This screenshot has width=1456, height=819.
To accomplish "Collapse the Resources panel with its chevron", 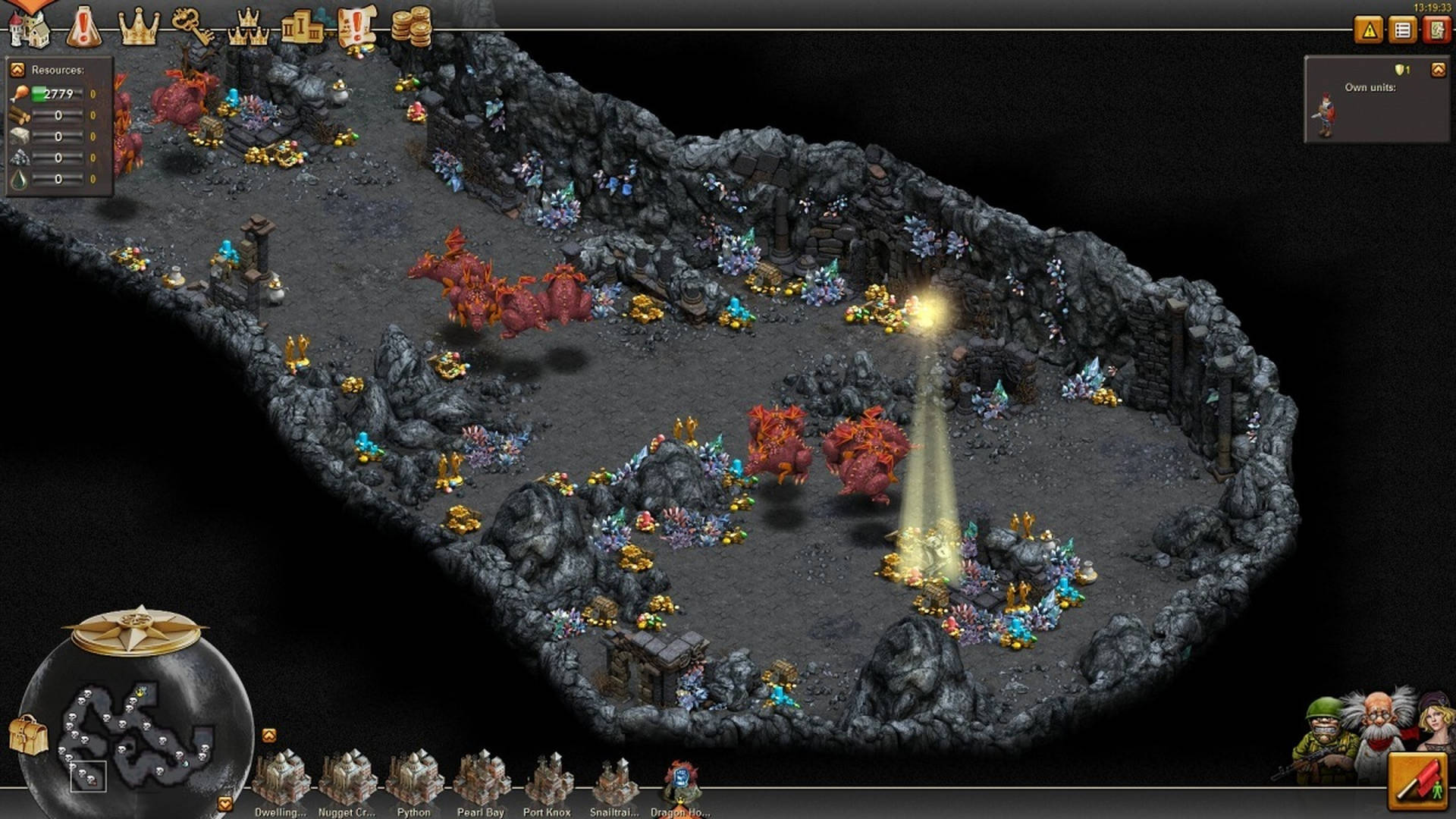I will (19, 69).
